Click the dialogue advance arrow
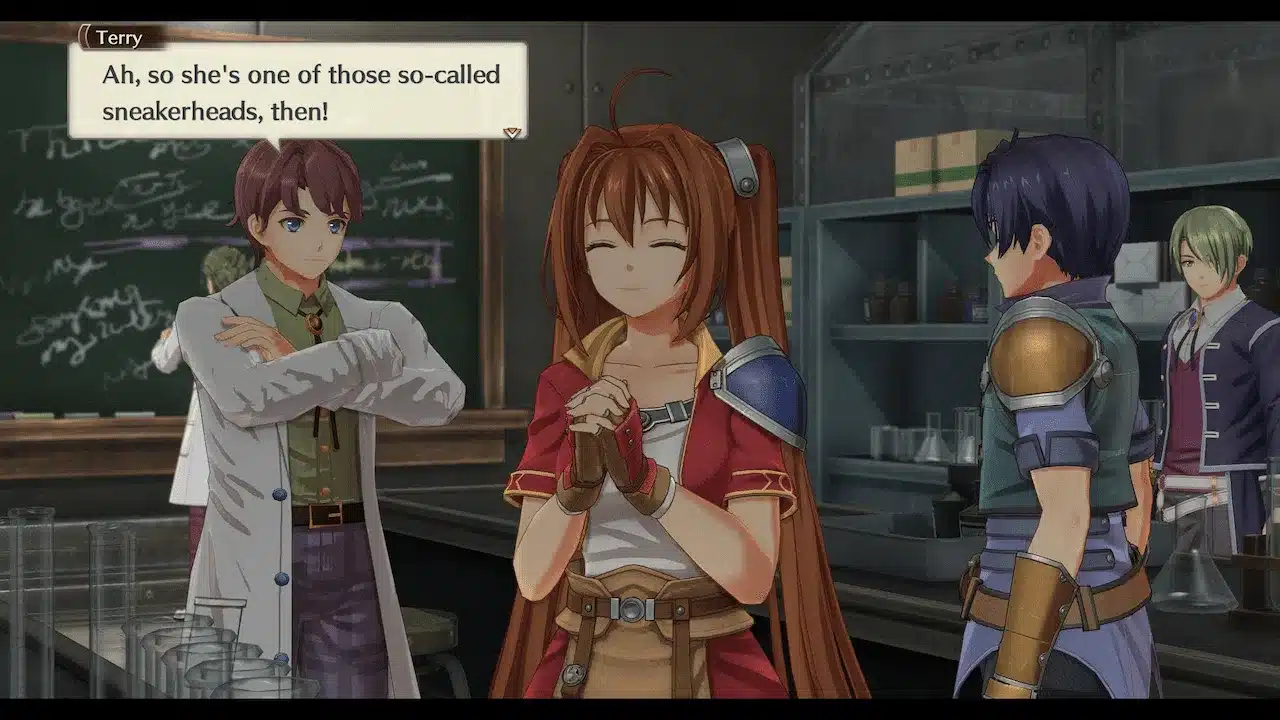The width and height of the screenshot is (1280, 720). click(510, 131)
